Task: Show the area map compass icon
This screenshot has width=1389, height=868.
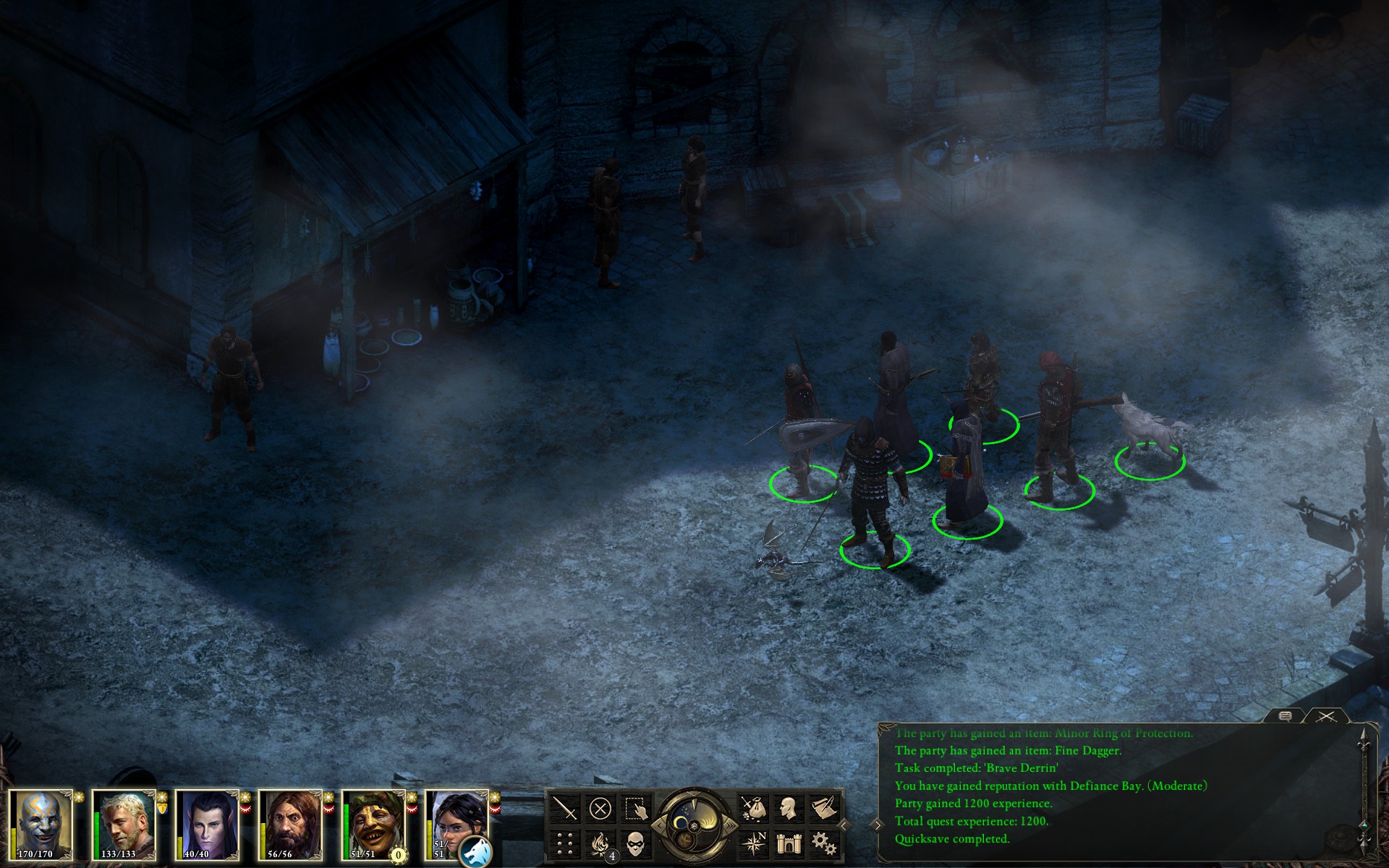Action: [753, 843]
